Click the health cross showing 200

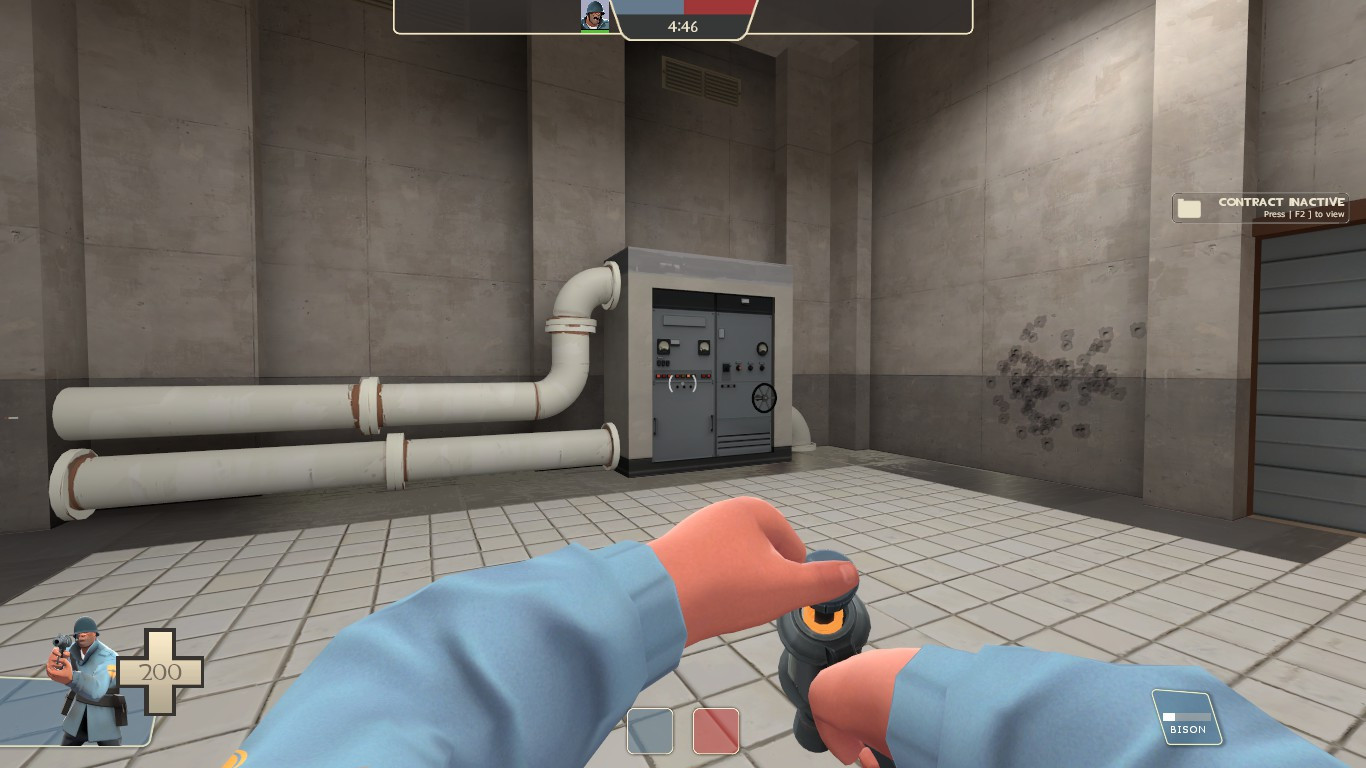[160, 672]
